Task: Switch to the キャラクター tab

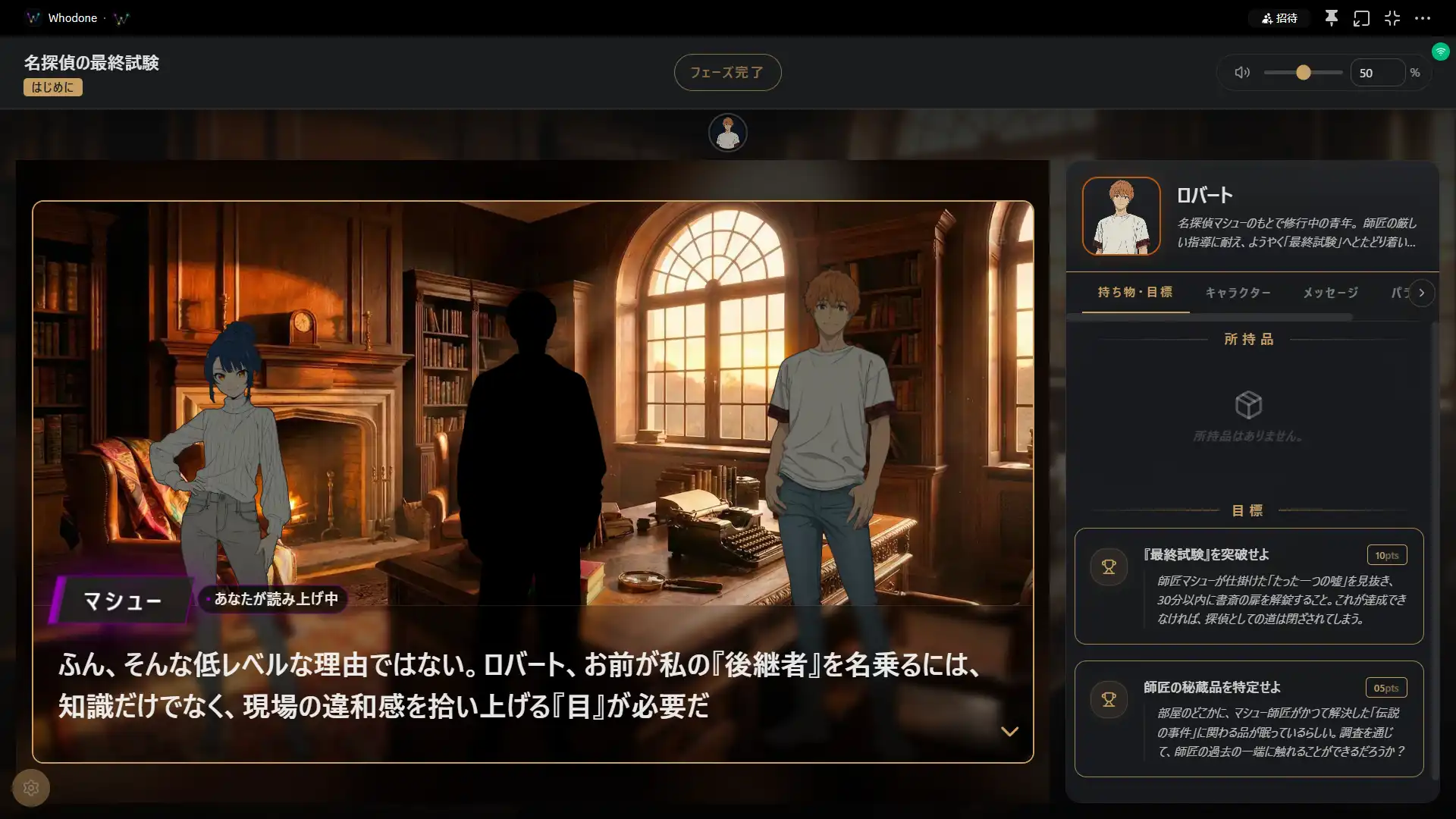Action: [x=1238, y=293]
